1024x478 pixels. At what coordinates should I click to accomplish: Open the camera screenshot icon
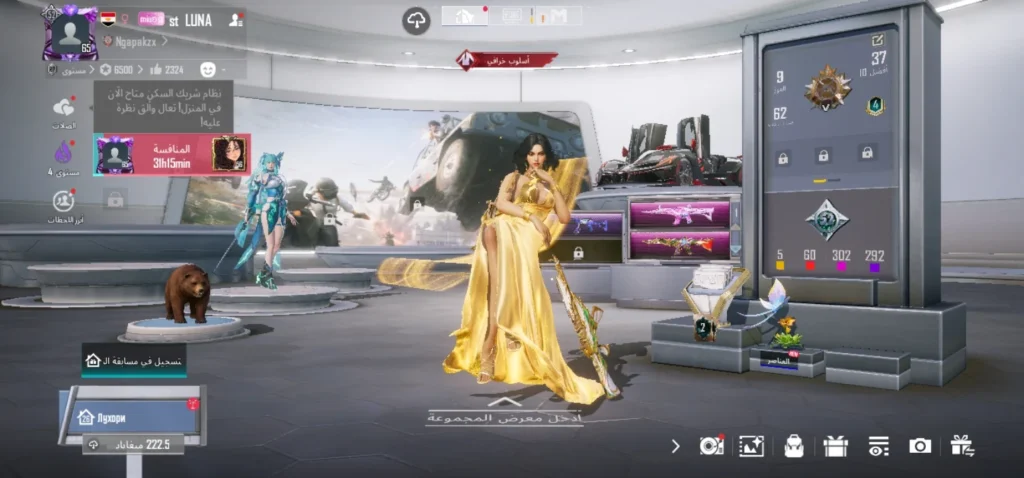919,446
